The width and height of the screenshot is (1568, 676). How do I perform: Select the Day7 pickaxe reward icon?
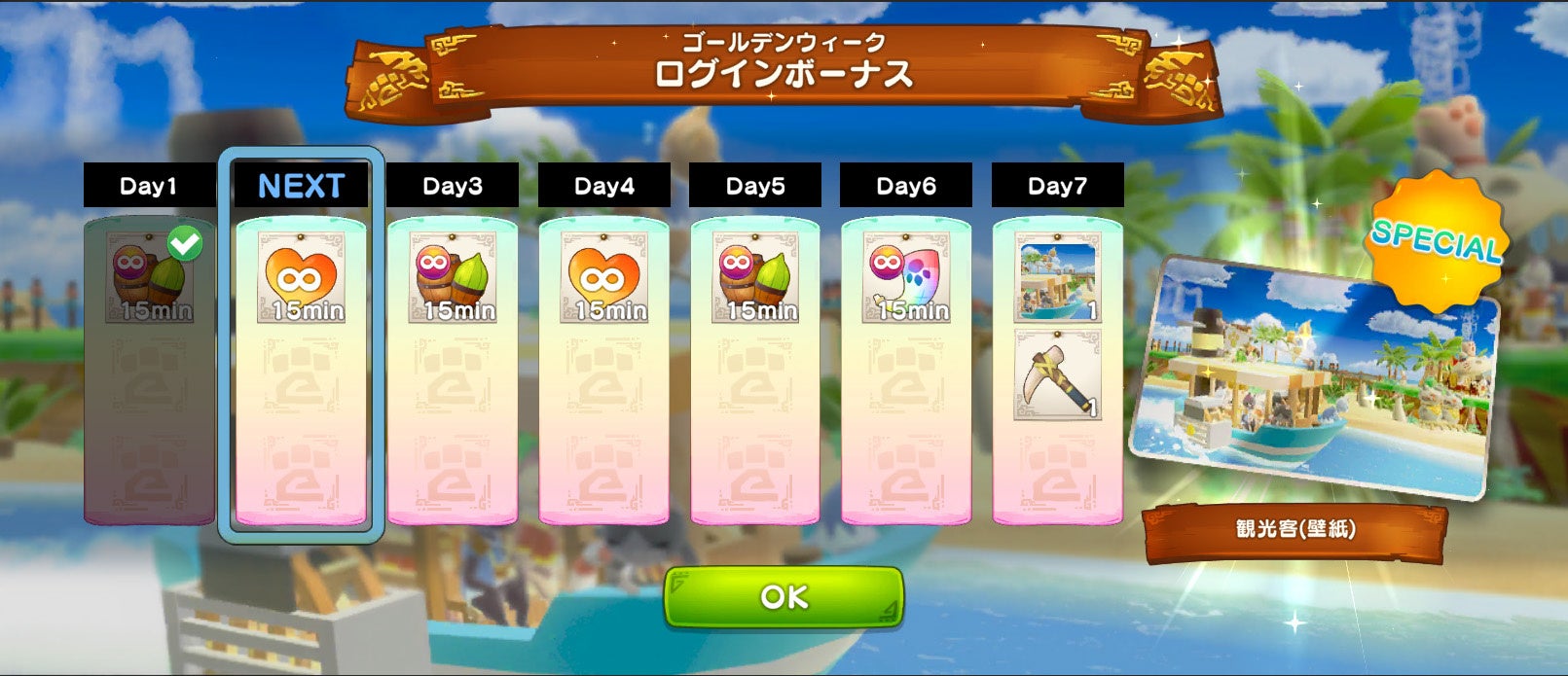[1057, 374]
